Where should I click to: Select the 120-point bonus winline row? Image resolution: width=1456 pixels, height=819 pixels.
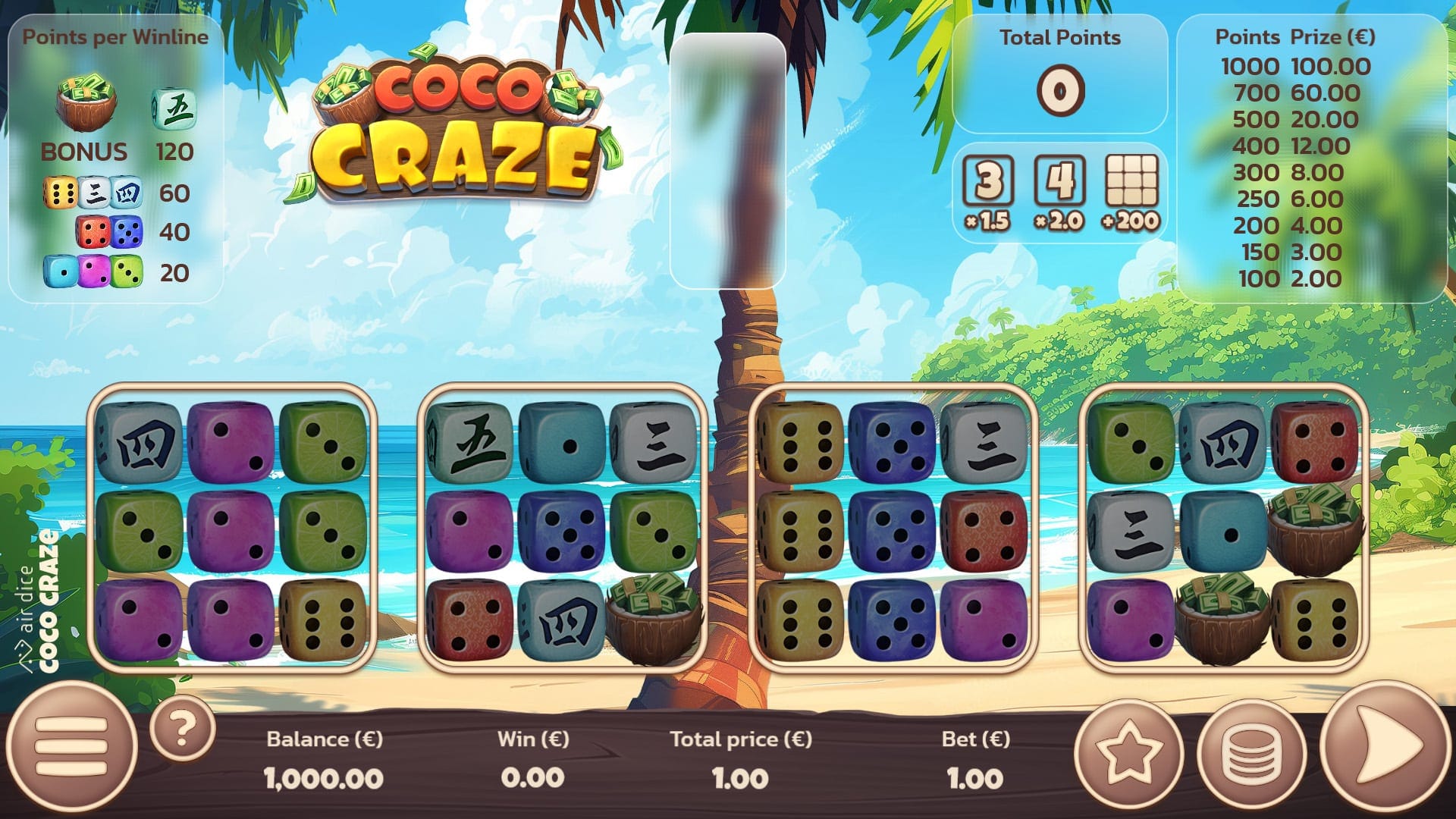coord(110,152)
